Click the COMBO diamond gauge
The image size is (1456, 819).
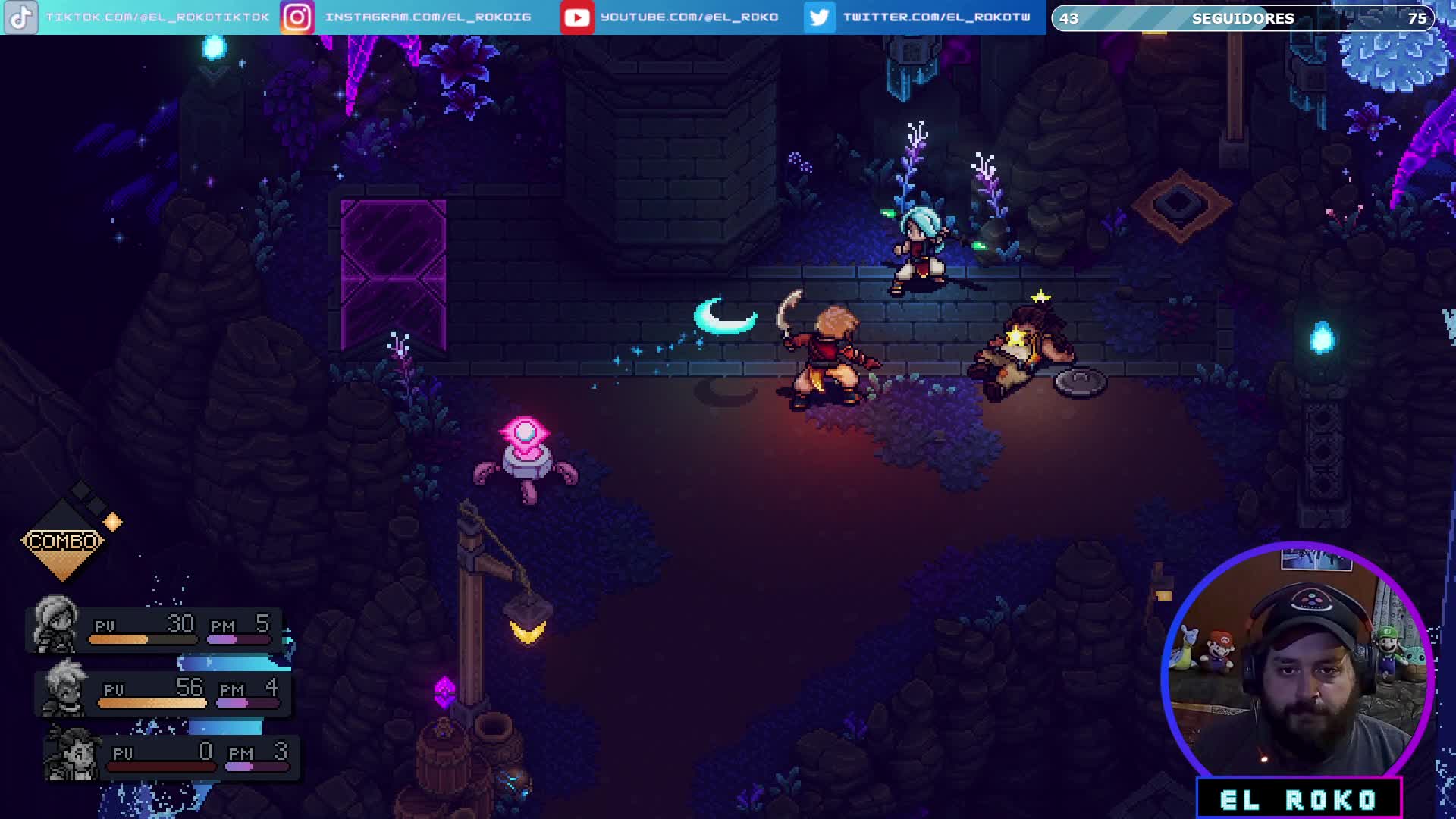click(x=63, y=541)
